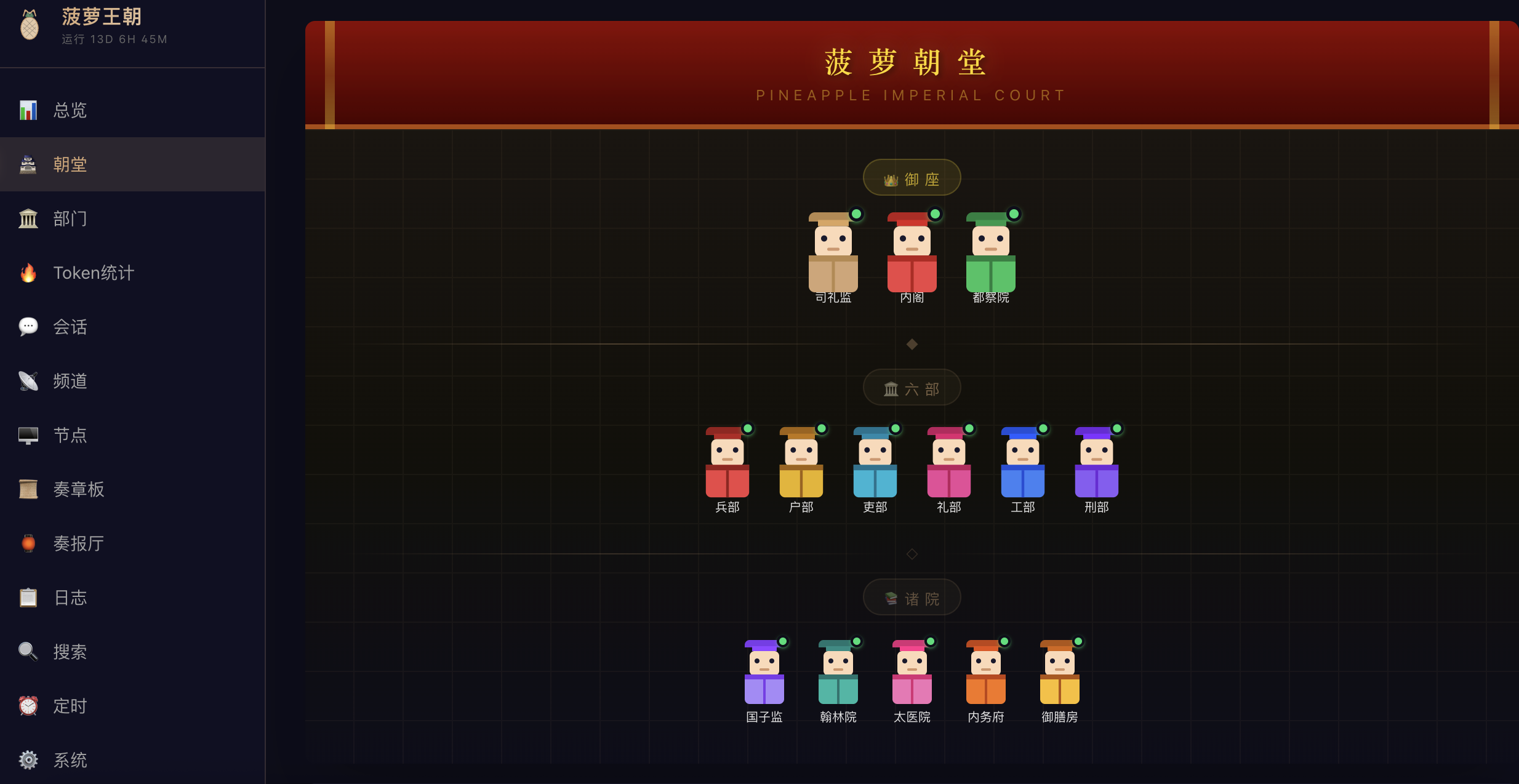Open the 日志 log view
The height and width of the screenshot is (784, 1519).
pyautogui.click(x=70, y=598)
